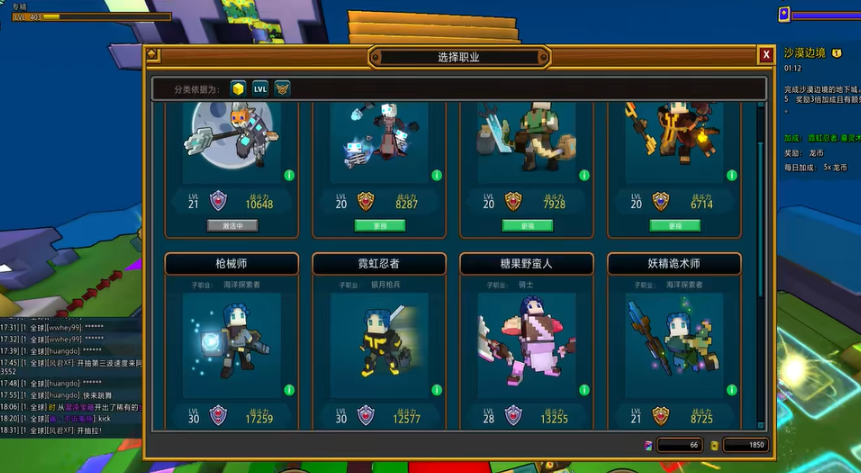Close the 选择职业 class selection window
Screen dimensions: 861x473
coord(765,54)
